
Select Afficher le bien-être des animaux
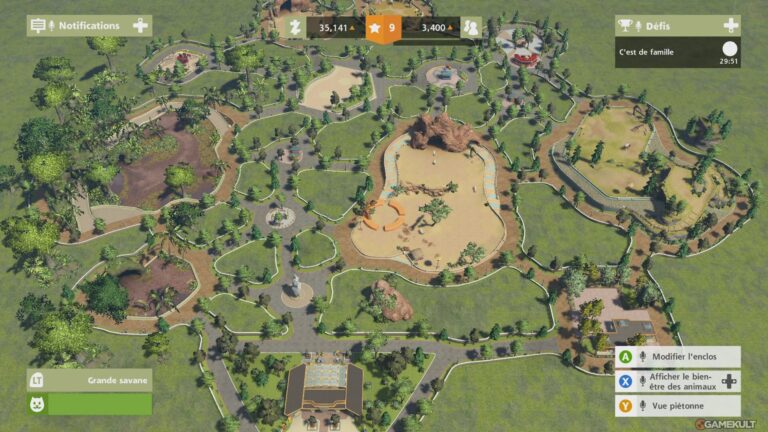click(x=678, y=381)
